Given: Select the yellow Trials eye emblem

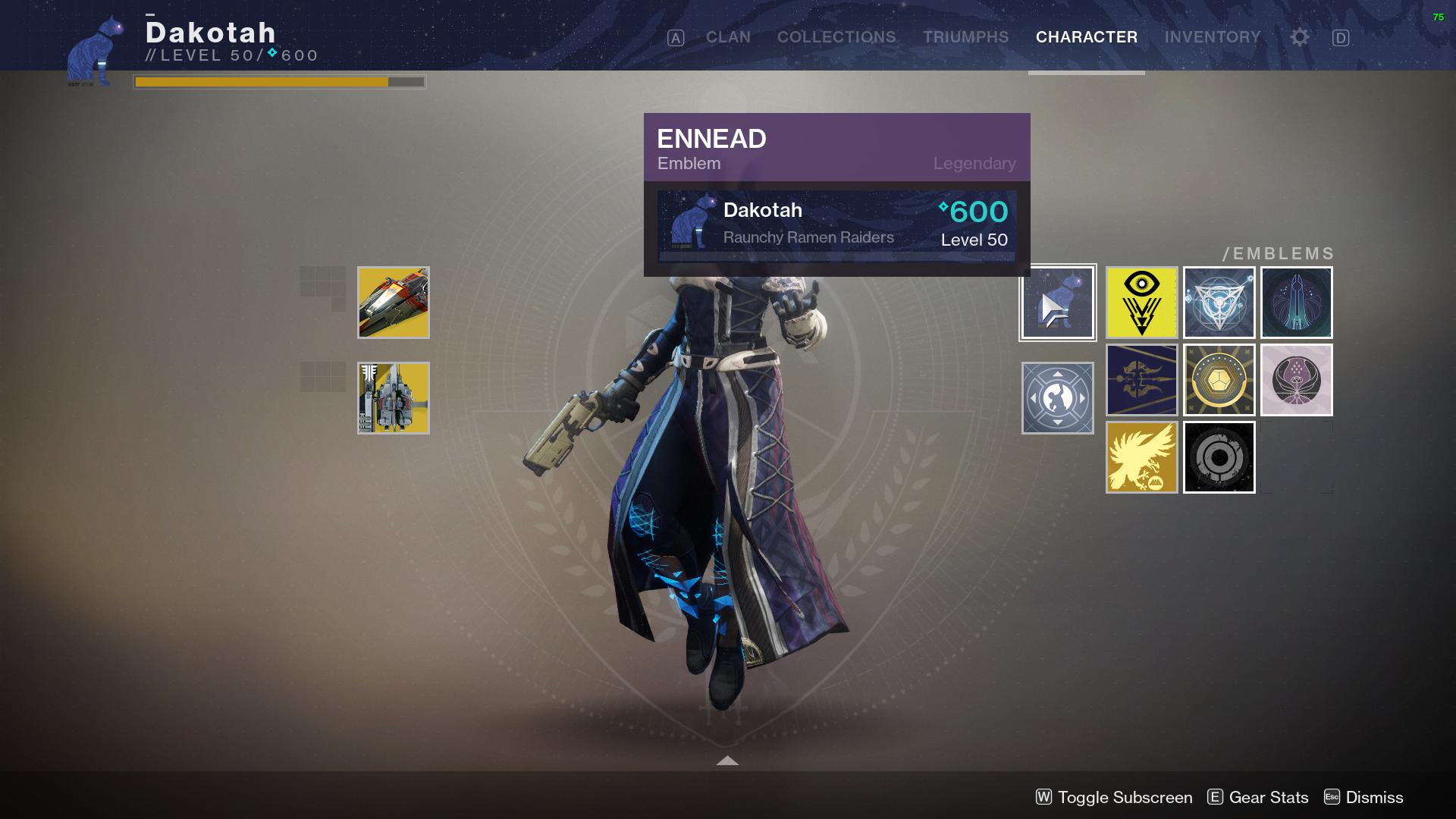Looking at the screenshot, I should click(1141, 302).
